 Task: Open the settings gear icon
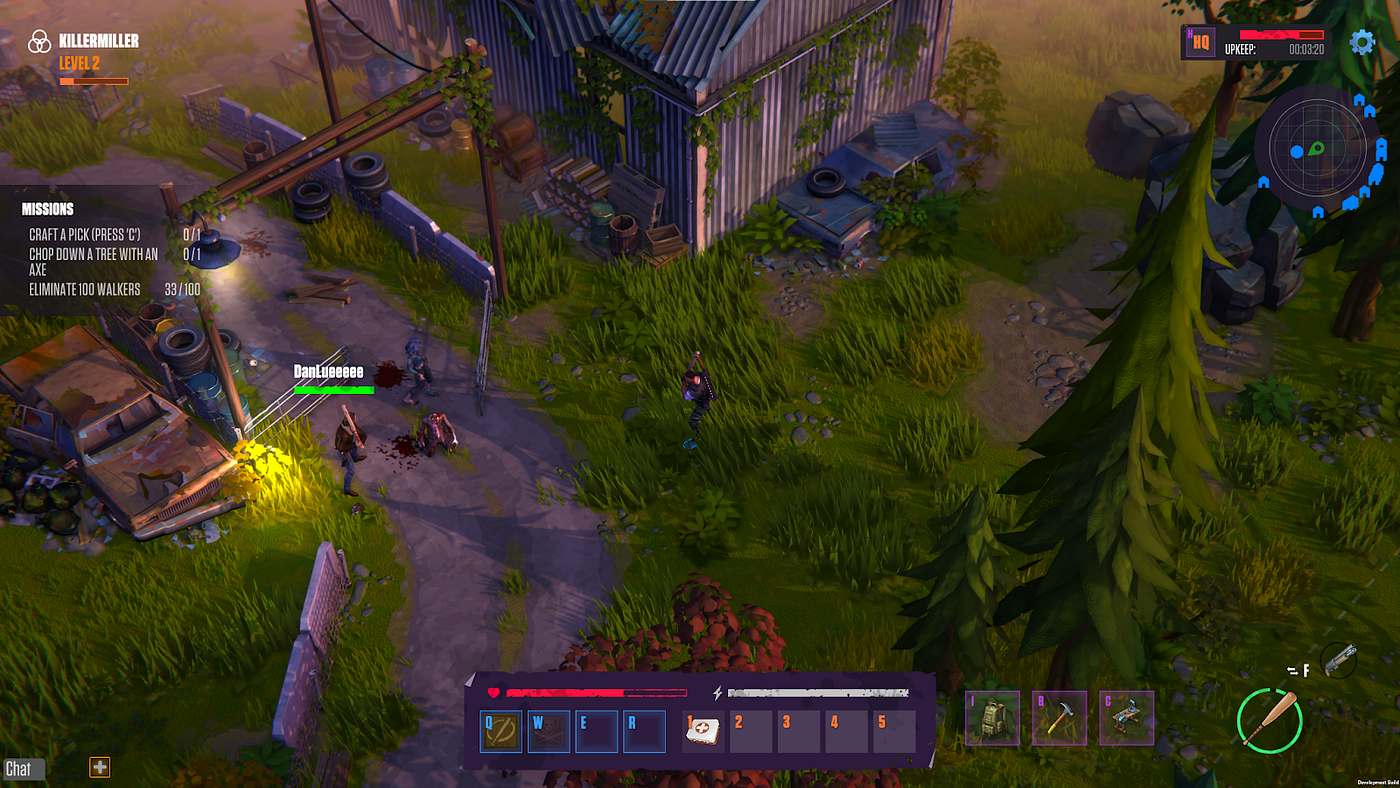click(1362, 42)
